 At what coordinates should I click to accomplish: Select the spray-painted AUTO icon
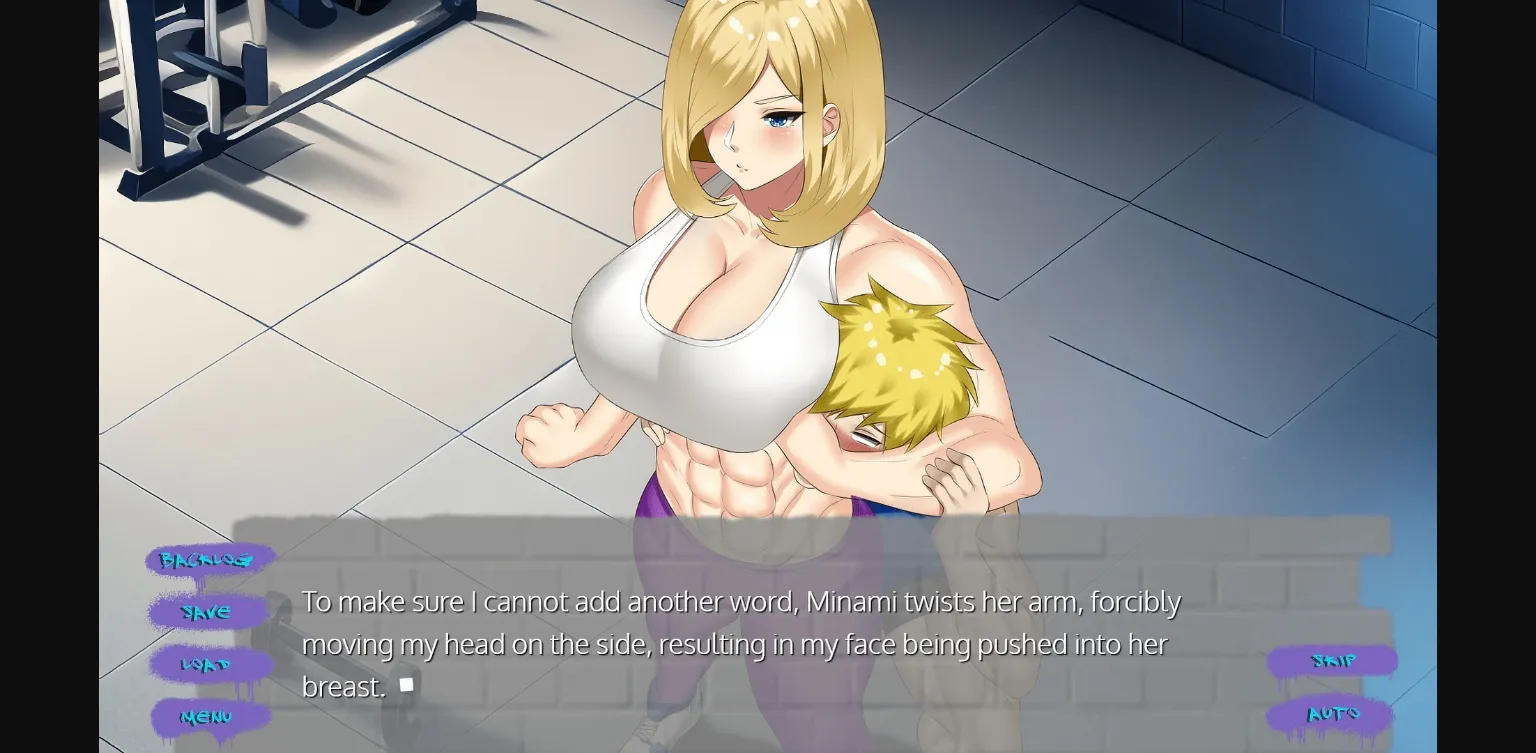(1333, 714)
